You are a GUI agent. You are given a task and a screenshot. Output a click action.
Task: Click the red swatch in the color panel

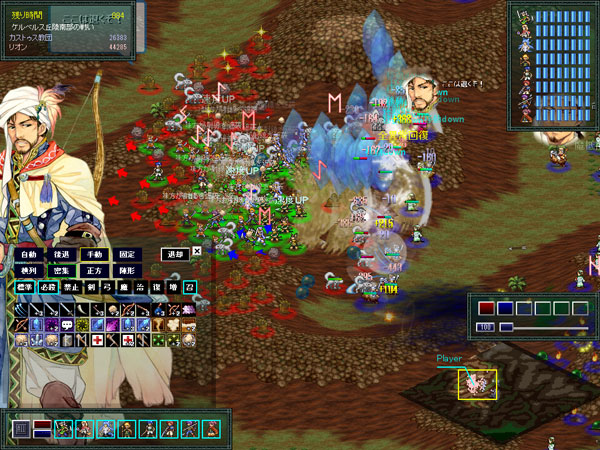pyautogui.click(x=486, y=308)
